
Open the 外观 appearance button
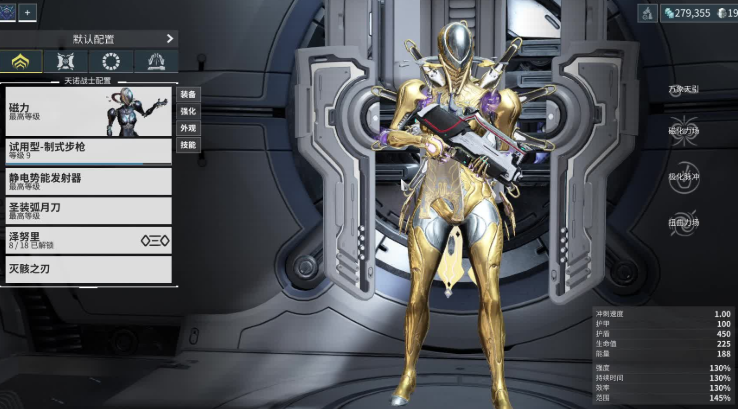(188, 128)
